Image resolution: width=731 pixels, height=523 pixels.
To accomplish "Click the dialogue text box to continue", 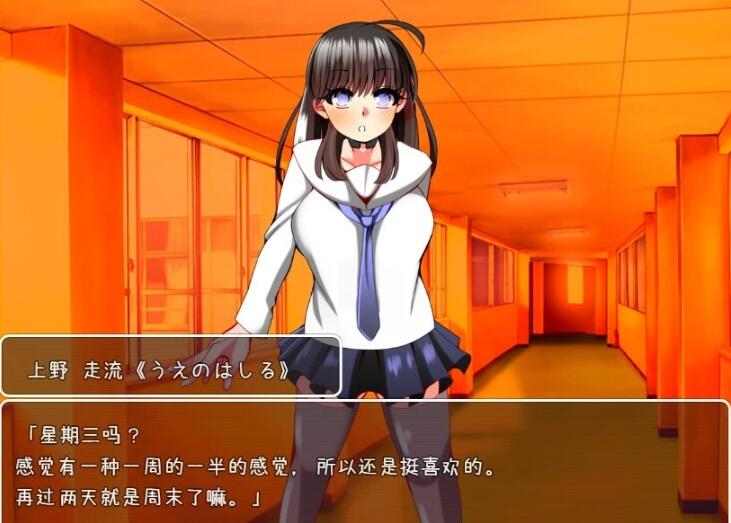I will (365, 462).
